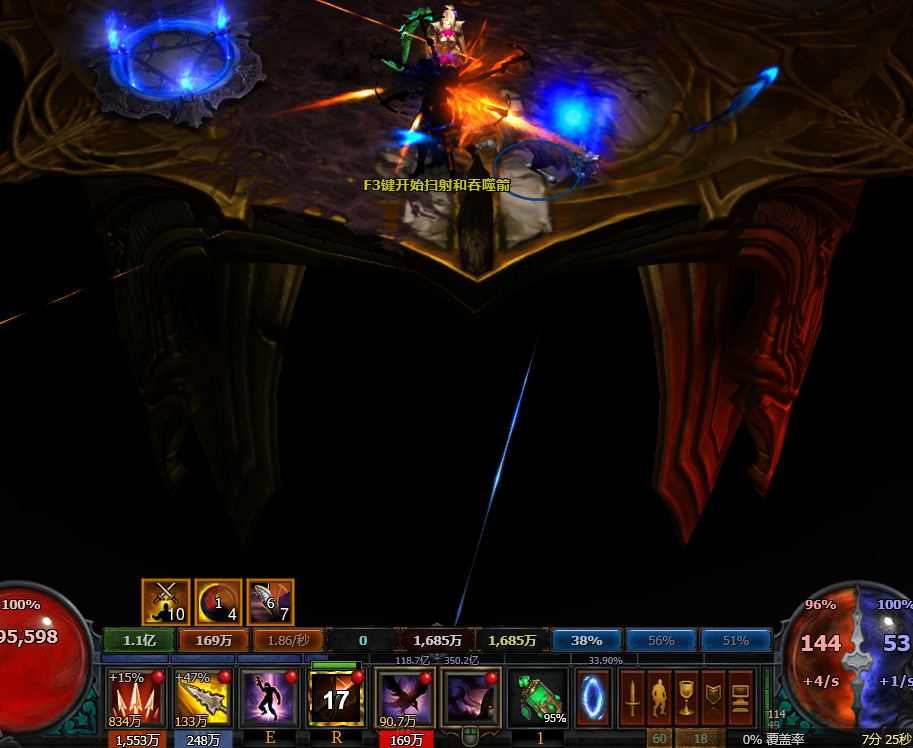Image resolution: width=913 pixels, height=748 pixels.
Task: Open the computer monitor menu button
Action: 740,697
